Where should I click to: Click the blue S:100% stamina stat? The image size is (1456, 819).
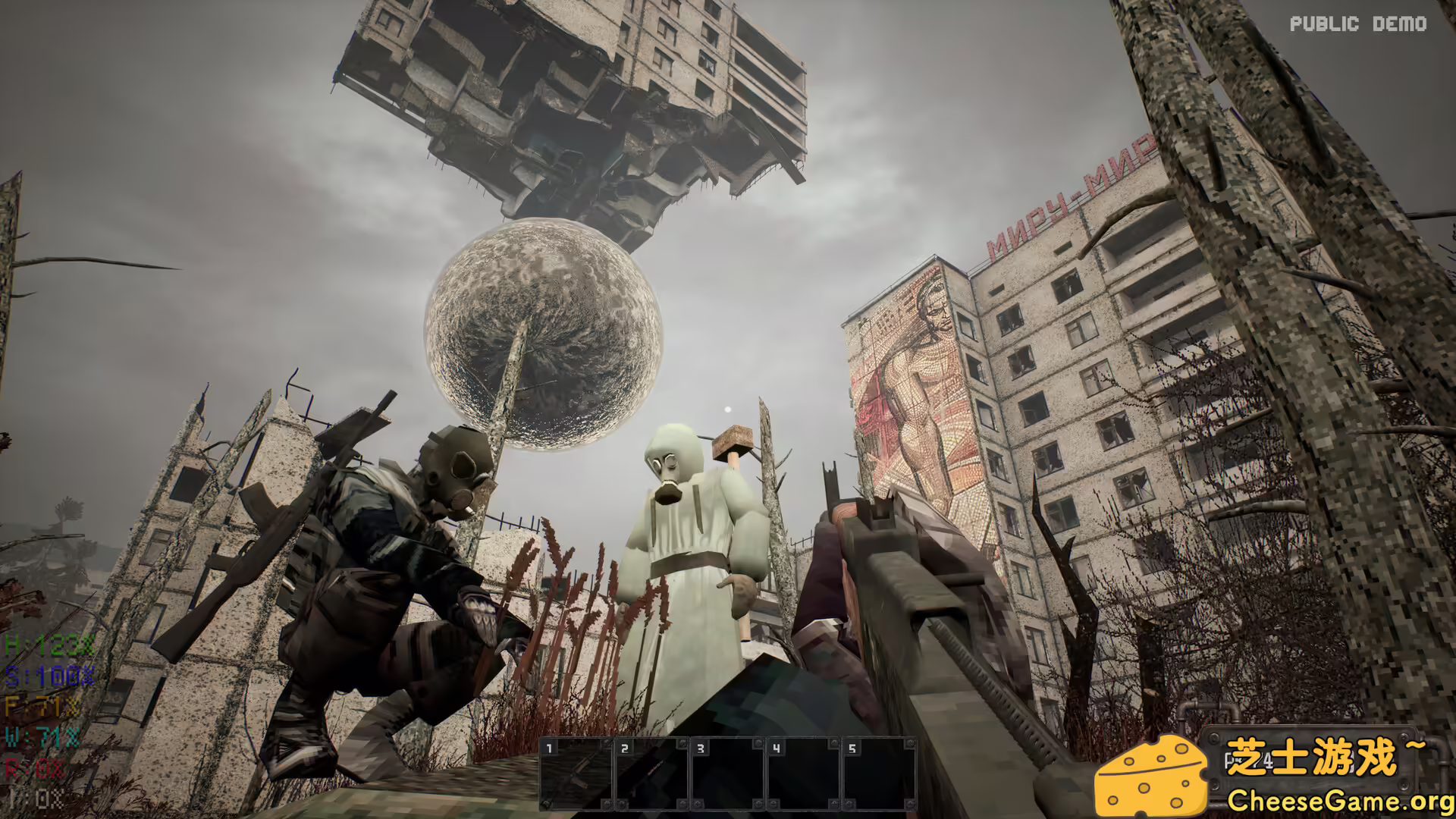click(45, 675)
